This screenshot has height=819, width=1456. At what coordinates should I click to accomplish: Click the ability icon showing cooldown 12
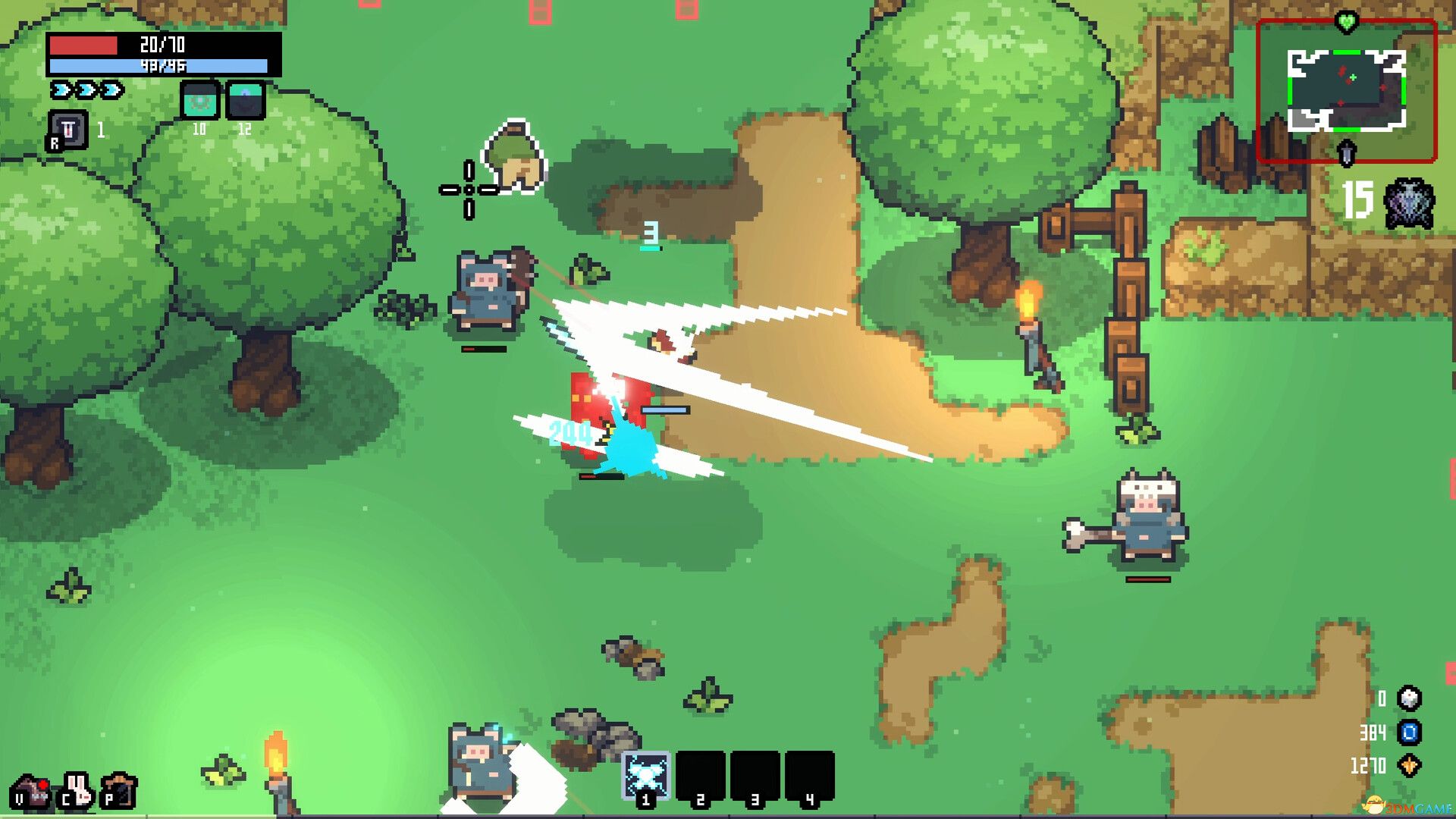(245, 99)
